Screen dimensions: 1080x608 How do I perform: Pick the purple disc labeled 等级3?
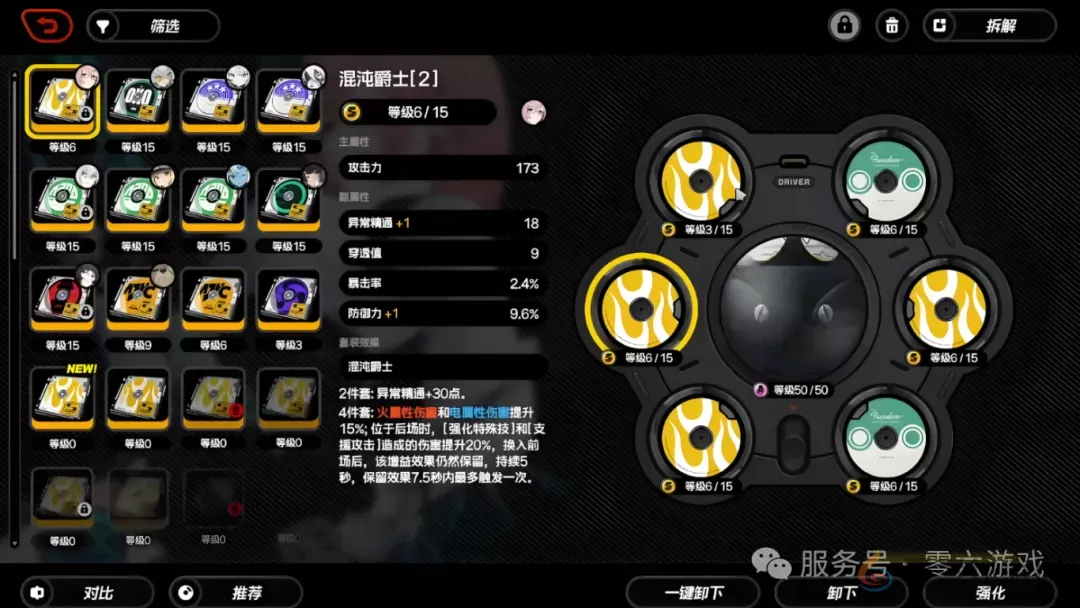[x=288, y=299]
